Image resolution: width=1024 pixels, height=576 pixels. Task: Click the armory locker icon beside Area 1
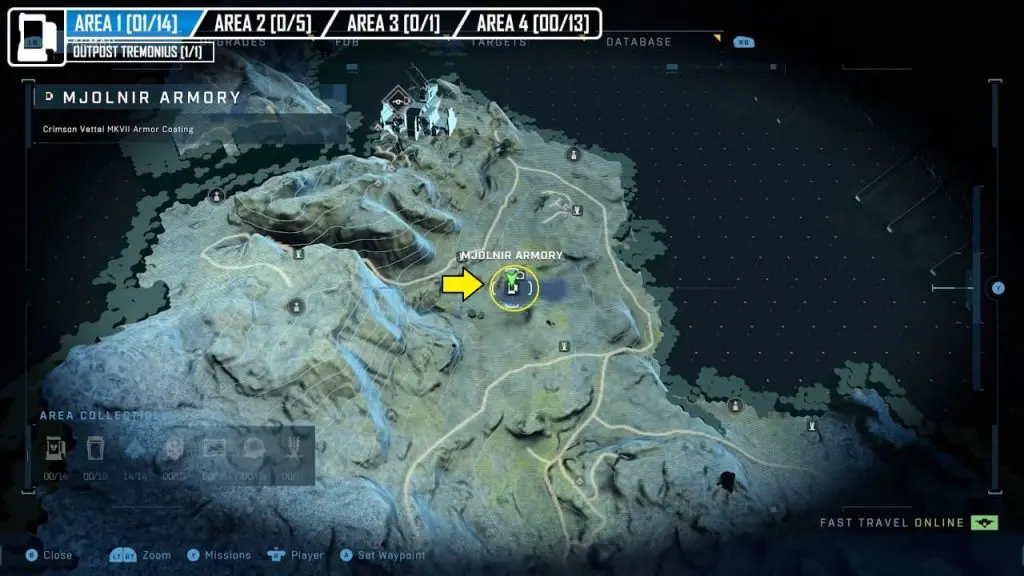tap(36, 36)
